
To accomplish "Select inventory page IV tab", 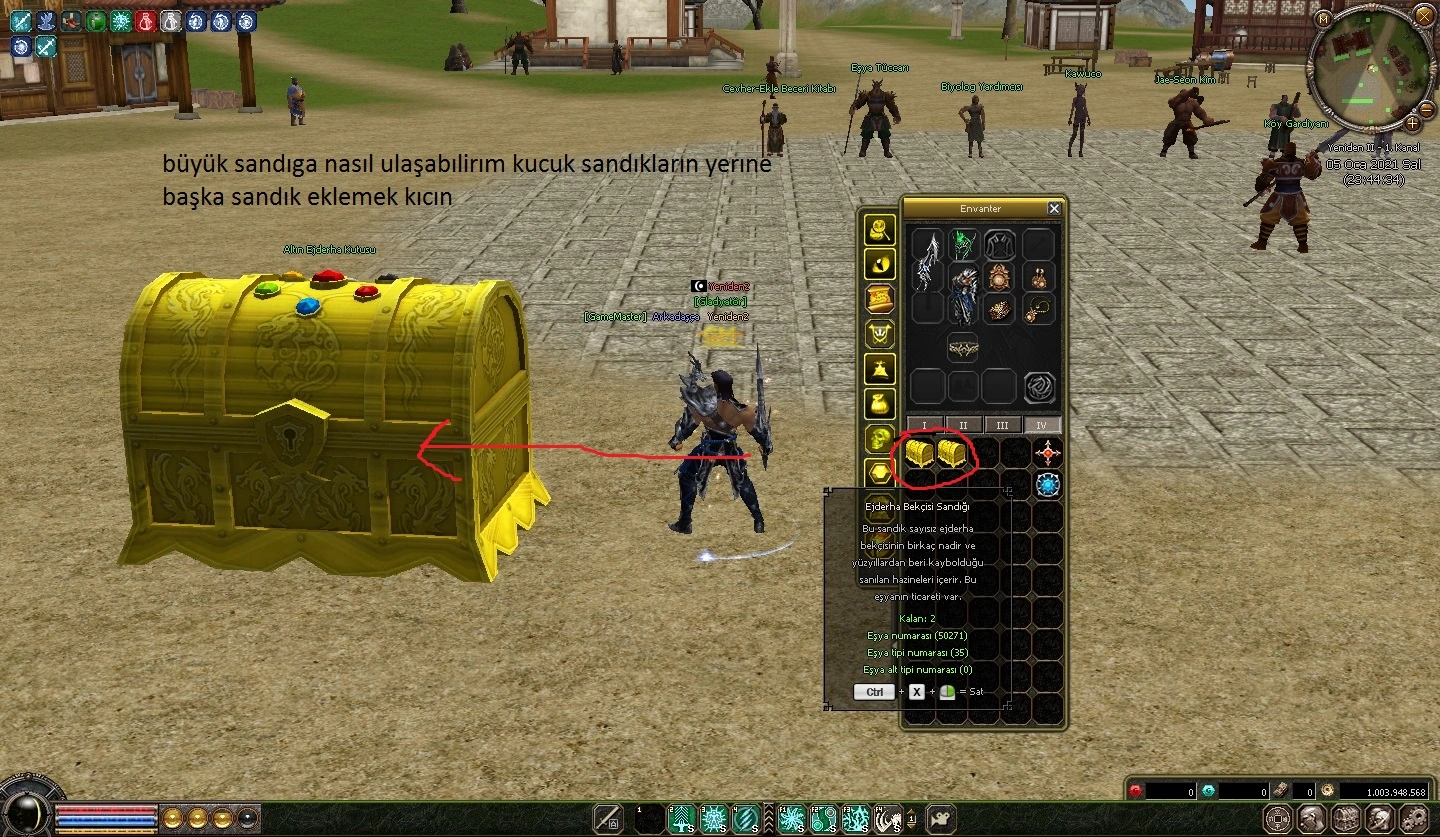I will [x=1041, y=425].
